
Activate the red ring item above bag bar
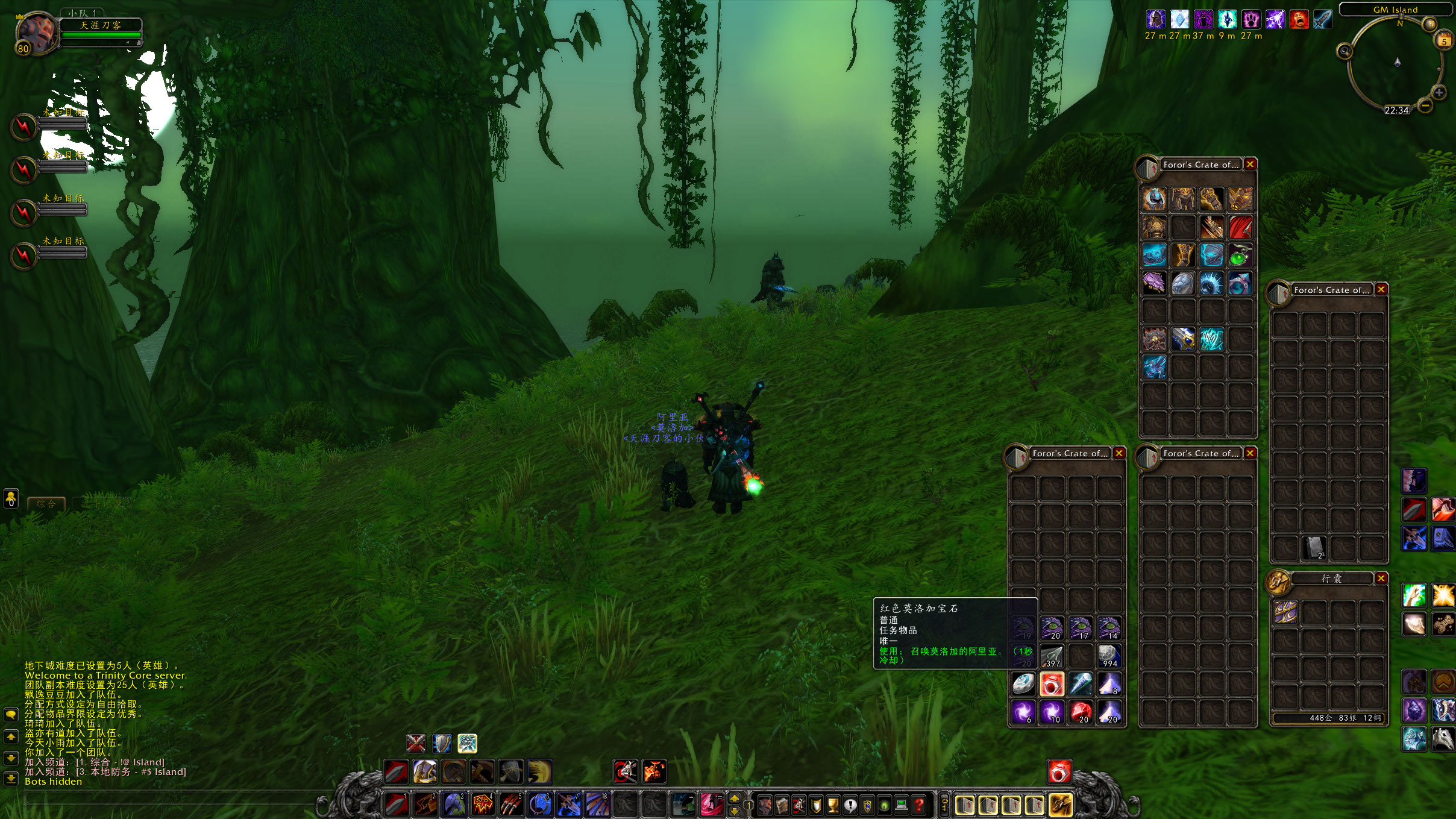coord(1059,771)
